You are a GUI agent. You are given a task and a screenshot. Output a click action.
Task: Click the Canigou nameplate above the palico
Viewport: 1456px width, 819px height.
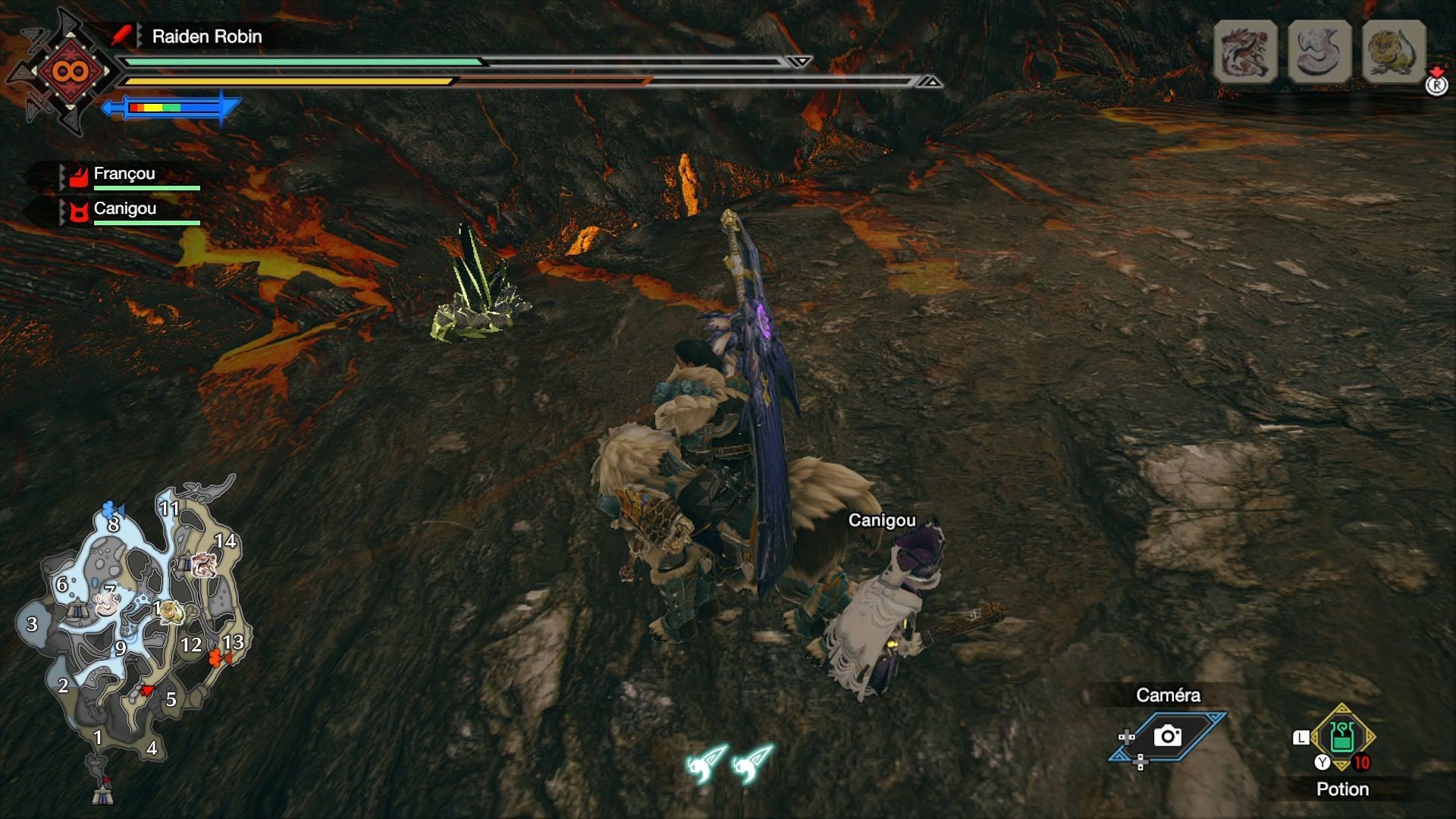tap(882, 520)
